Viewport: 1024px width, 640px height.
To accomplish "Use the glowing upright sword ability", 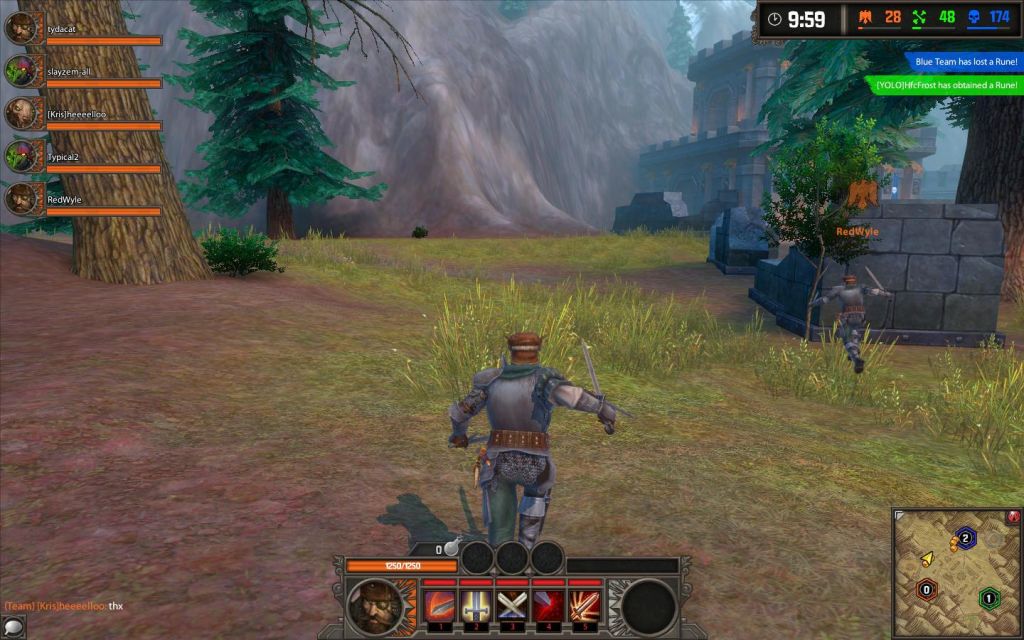I will tap(475, 606).
